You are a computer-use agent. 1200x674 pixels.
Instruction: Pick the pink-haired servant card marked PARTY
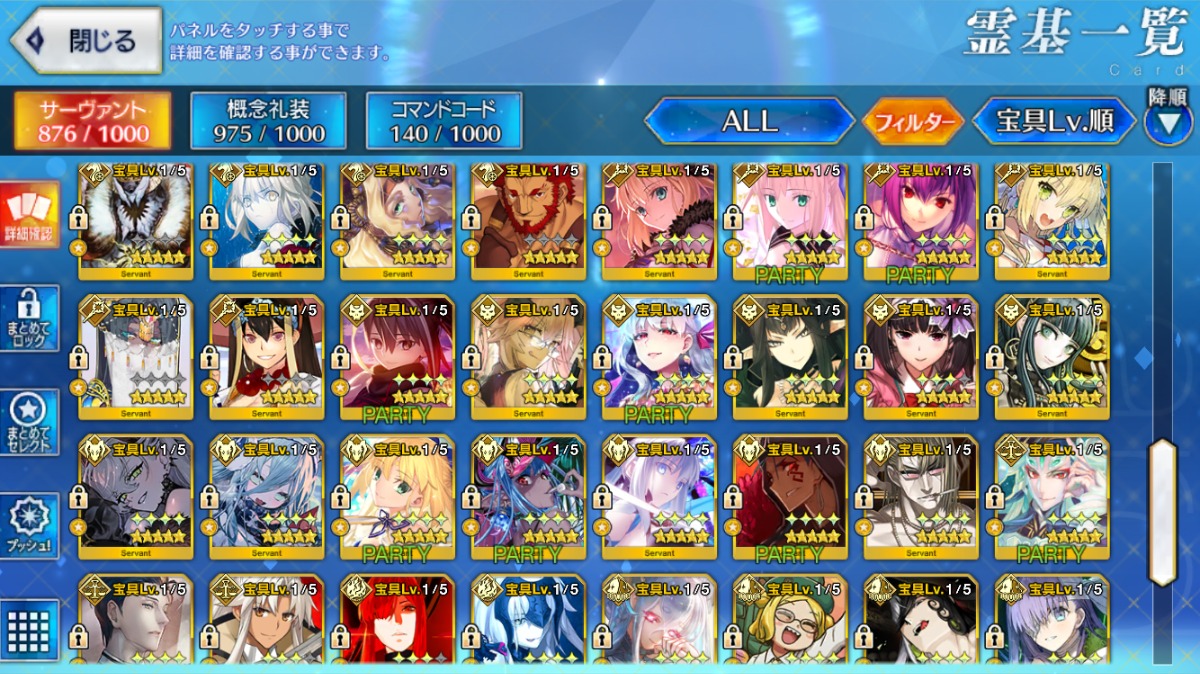tap(790, 219)
